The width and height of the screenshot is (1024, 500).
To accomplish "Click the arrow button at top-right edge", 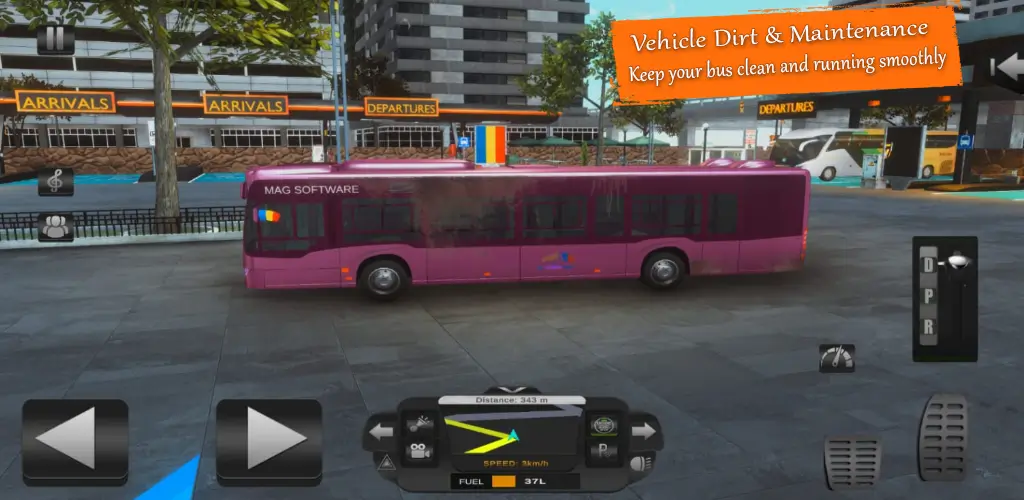I will tap(1005, 68).
